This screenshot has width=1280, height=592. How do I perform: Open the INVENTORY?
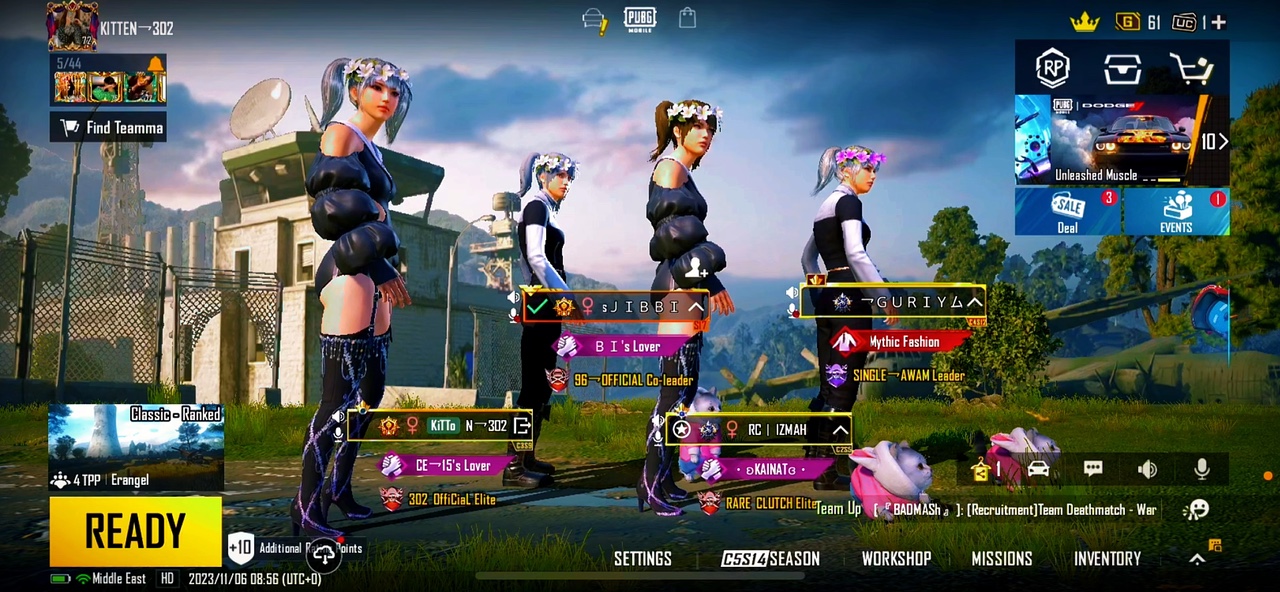1107,559
